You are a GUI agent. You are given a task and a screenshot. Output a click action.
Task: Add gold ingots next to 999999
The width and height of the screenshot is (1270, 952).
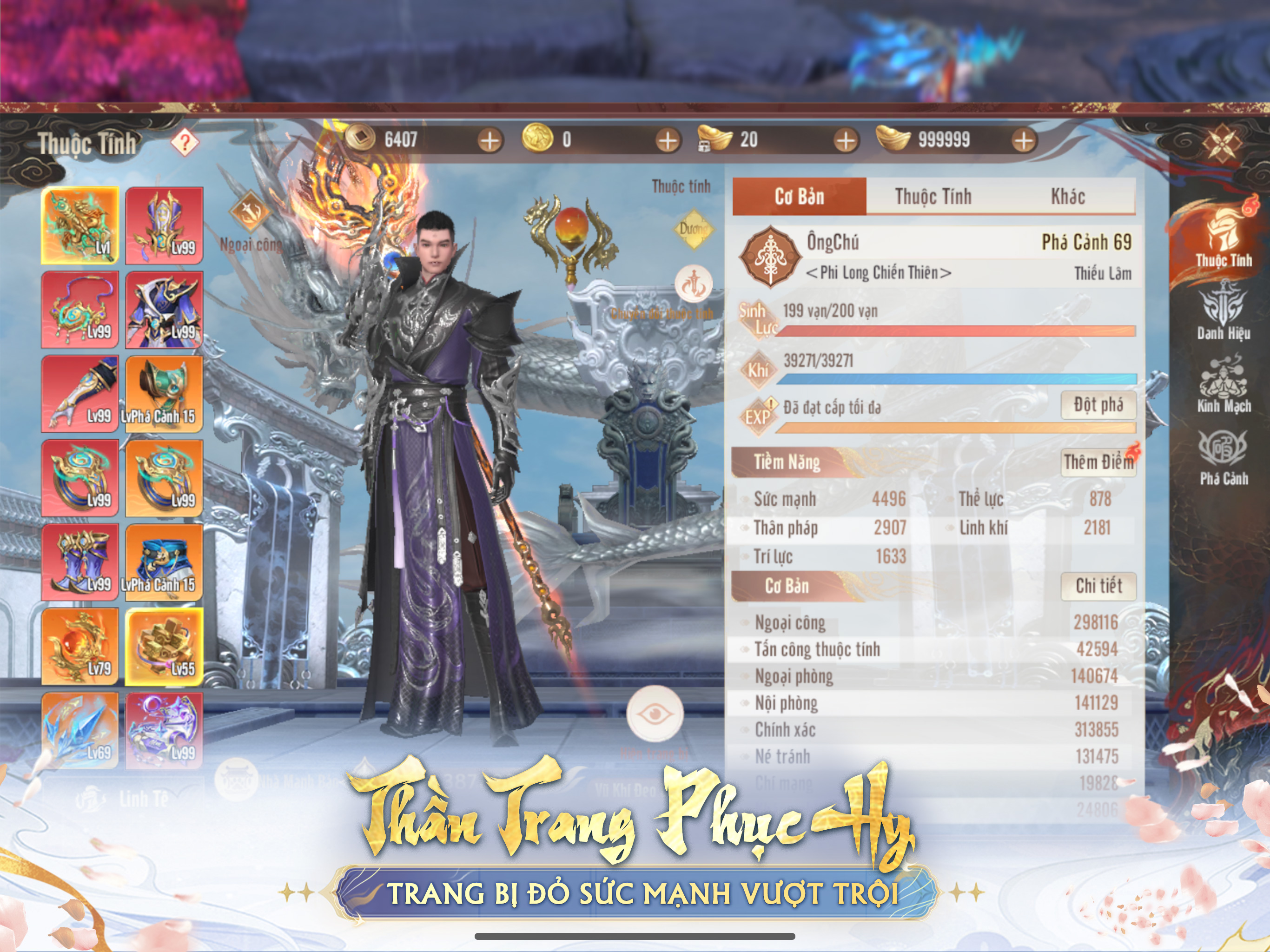click(1024, 140)
